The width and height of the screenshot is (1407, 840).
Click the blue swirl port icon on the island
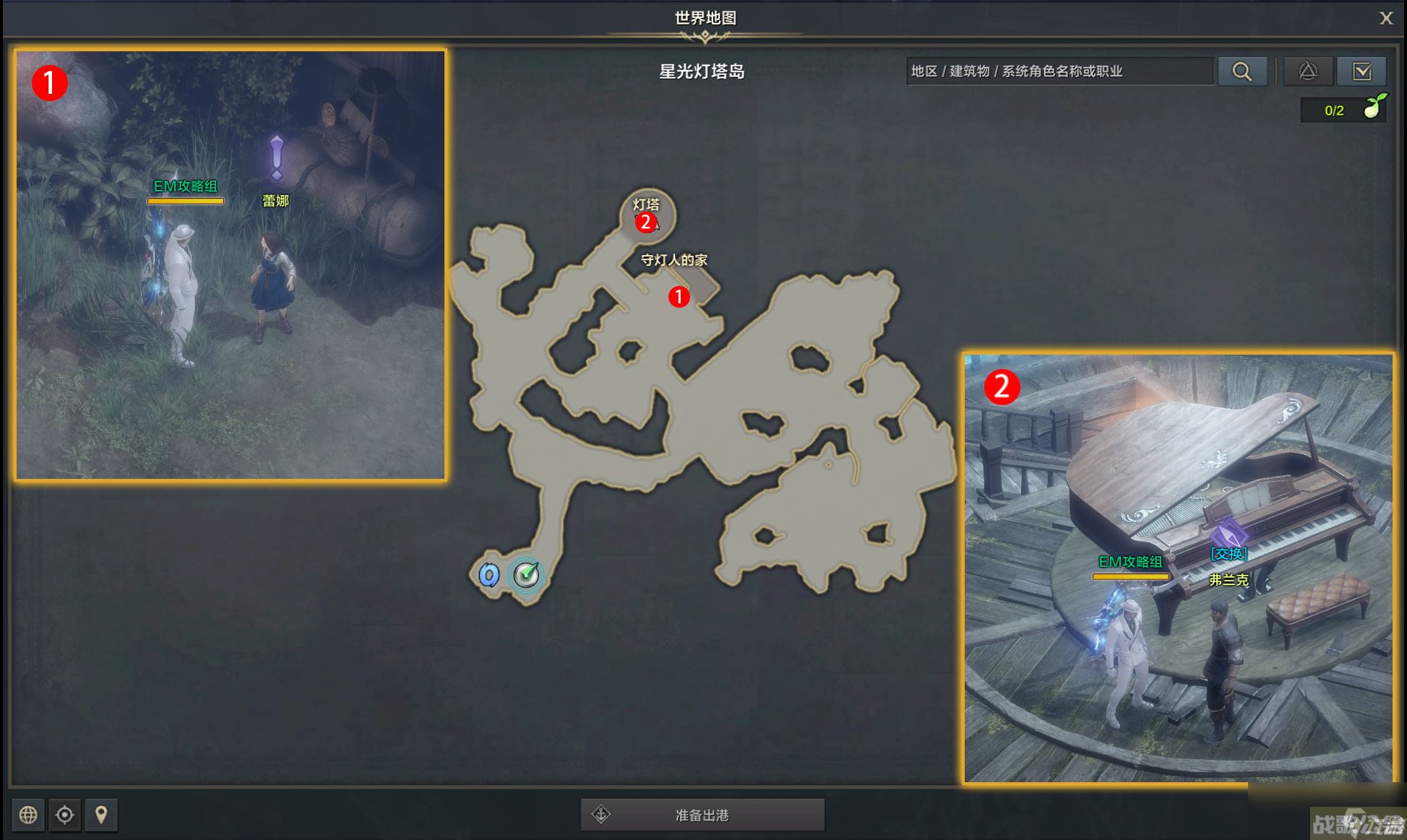[x=489, y=574]
